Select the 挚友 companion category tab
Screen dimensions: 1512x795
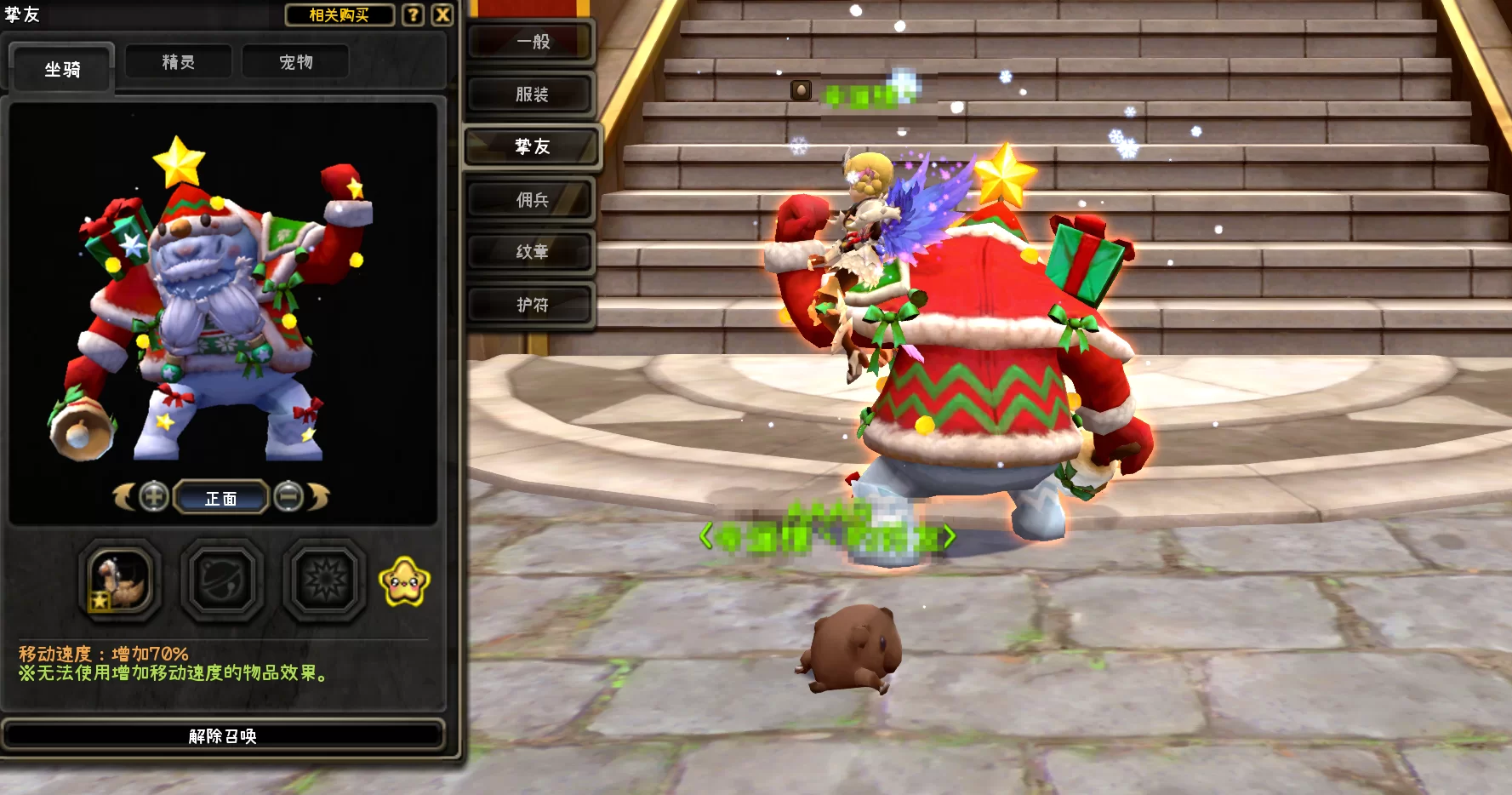point(532,147)
